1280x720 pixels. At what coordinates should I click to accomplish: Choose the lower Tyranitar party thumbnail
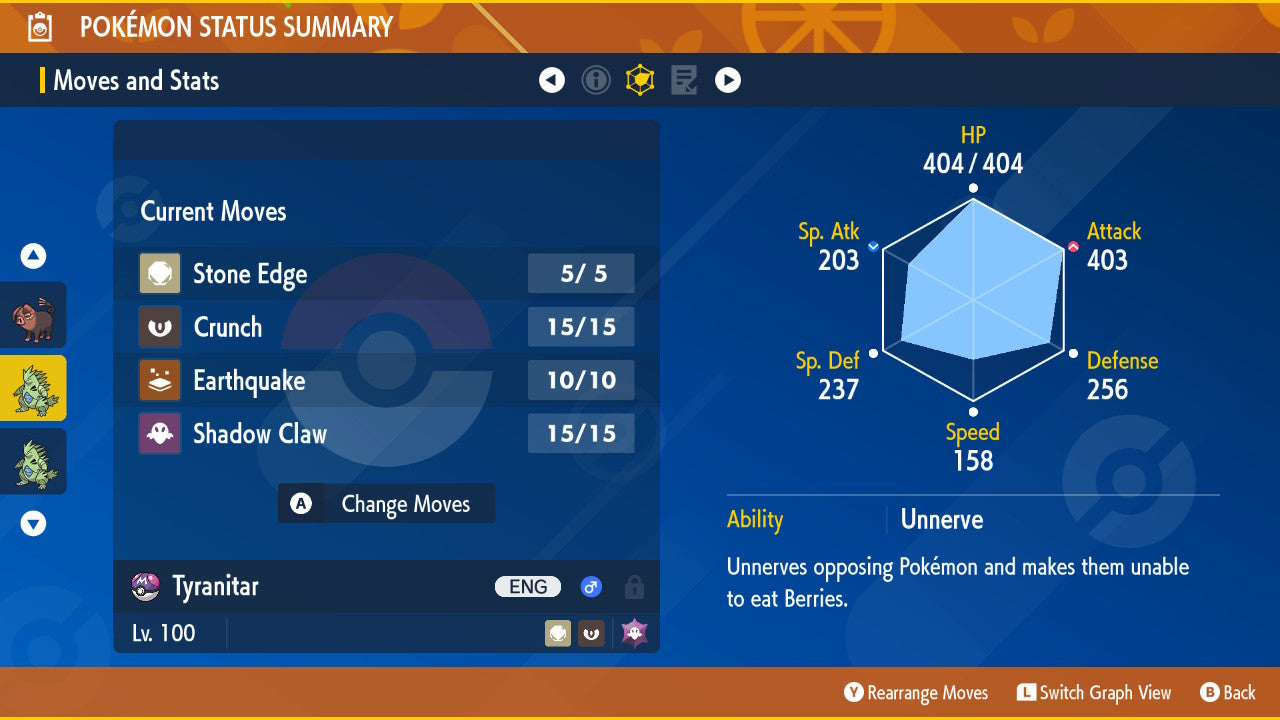point(34,461)
